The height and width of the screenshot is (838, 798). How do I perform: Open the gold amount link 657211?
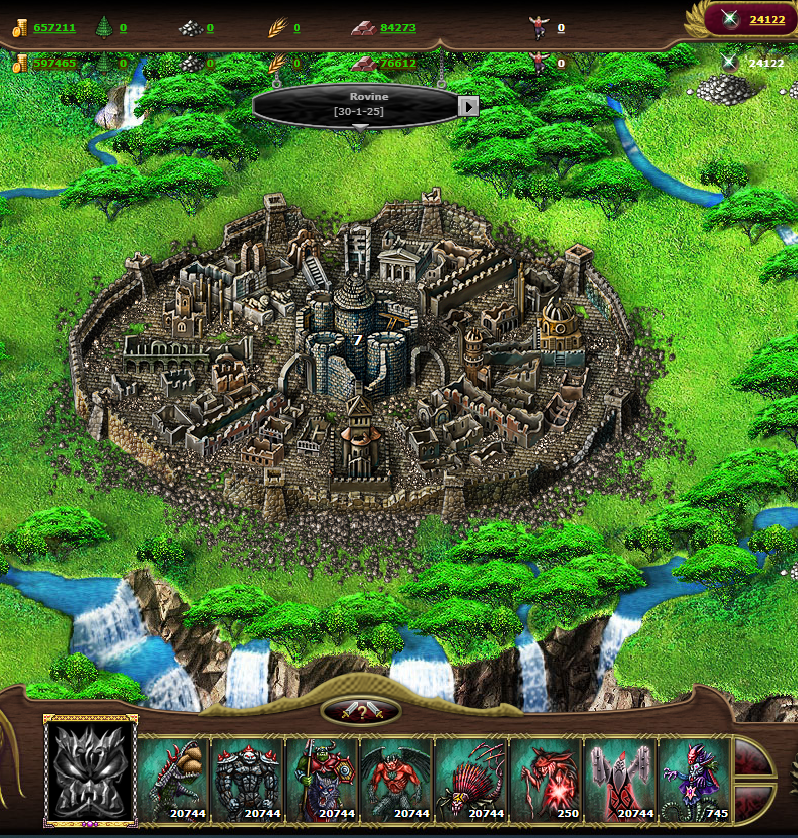click(54, 28)
